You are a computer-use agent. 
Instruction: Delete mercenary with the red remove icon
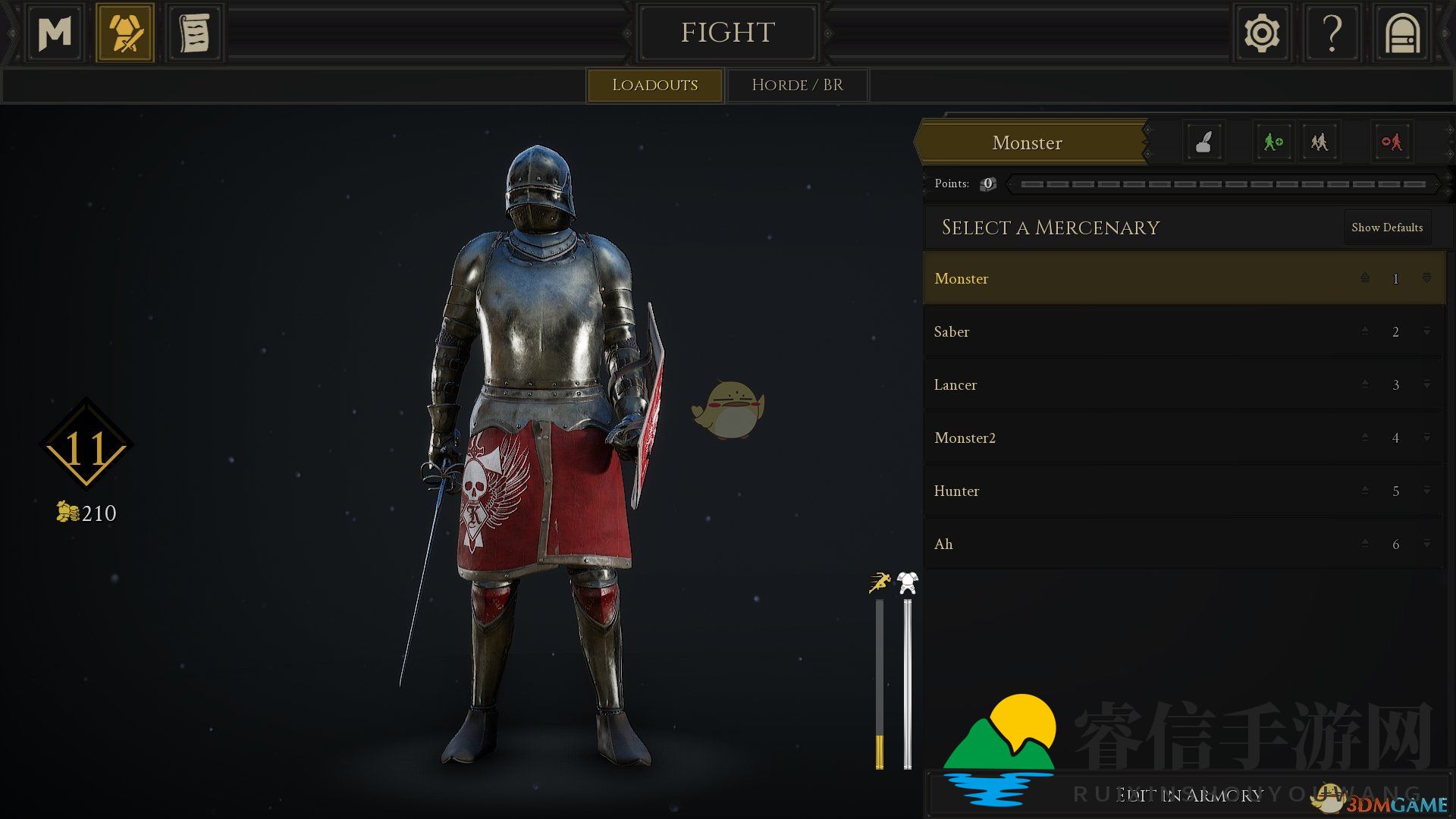tap(1392, 142)
